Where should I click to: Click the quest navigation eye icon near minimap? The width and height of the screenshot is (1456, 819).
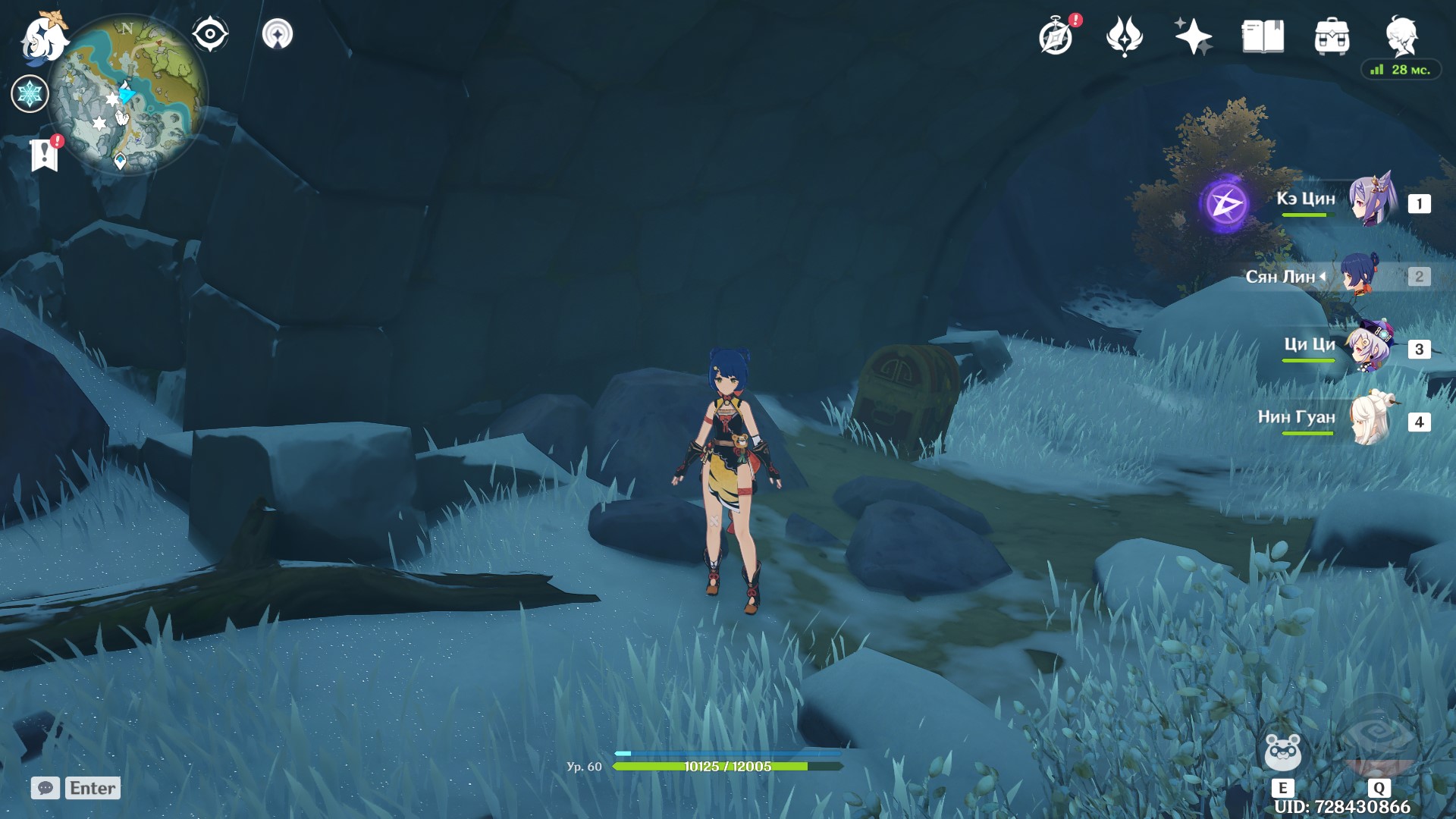point(210,32)
